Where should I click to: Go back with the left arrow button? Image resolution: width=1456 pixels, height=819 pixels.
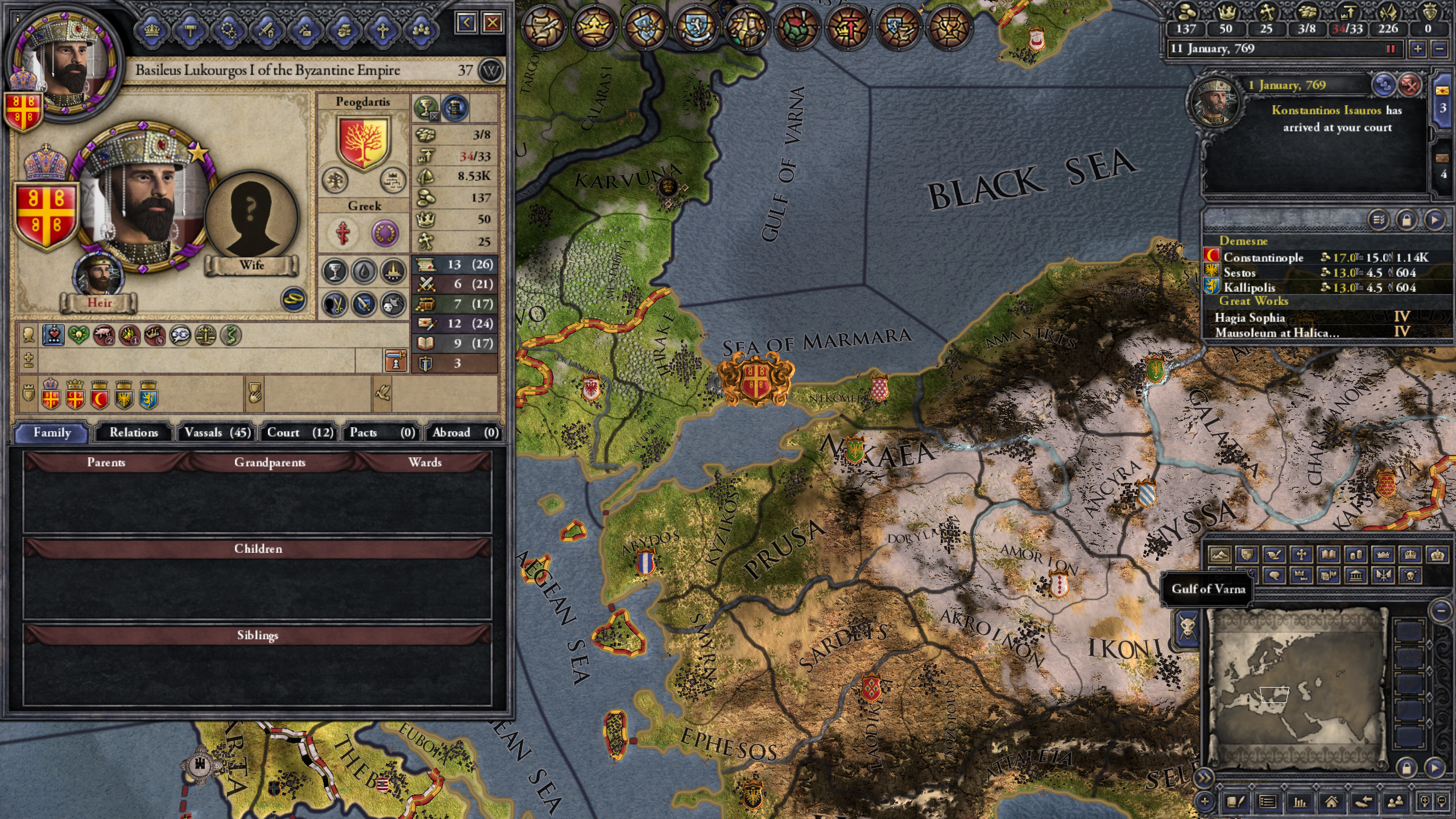[x=466, y=23]
